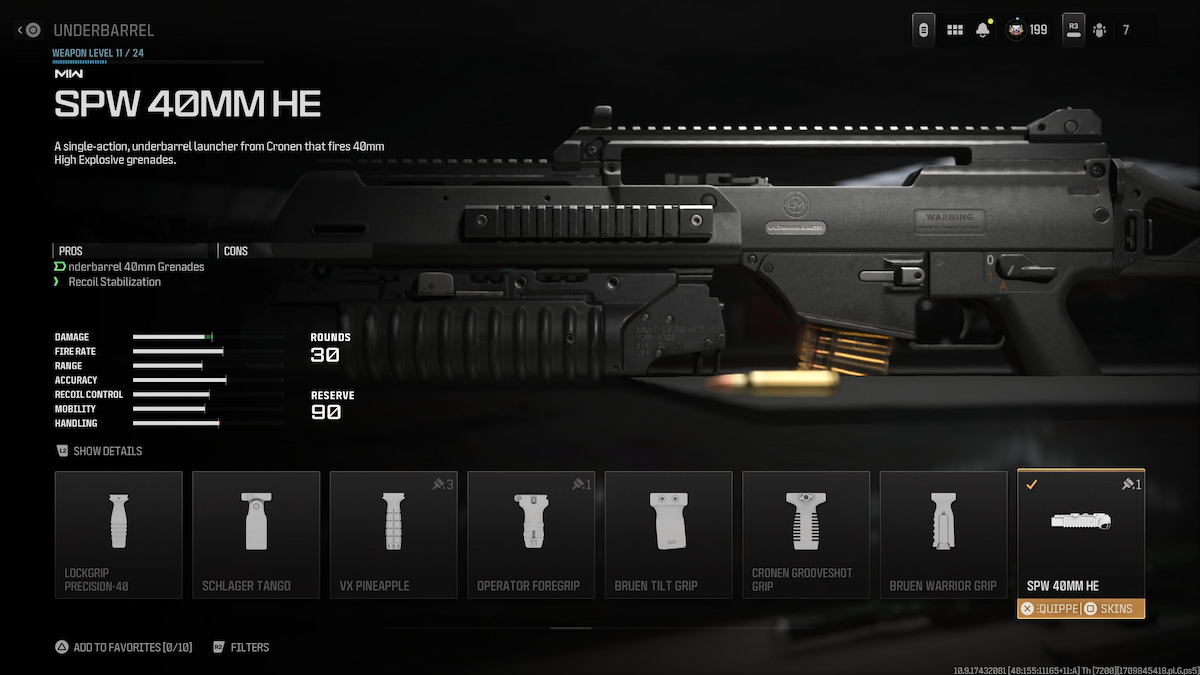Screen dimensions: 1200x675
Task: Select the Cronen Grooveshot Grip attachment
Action: coord(806,535)
